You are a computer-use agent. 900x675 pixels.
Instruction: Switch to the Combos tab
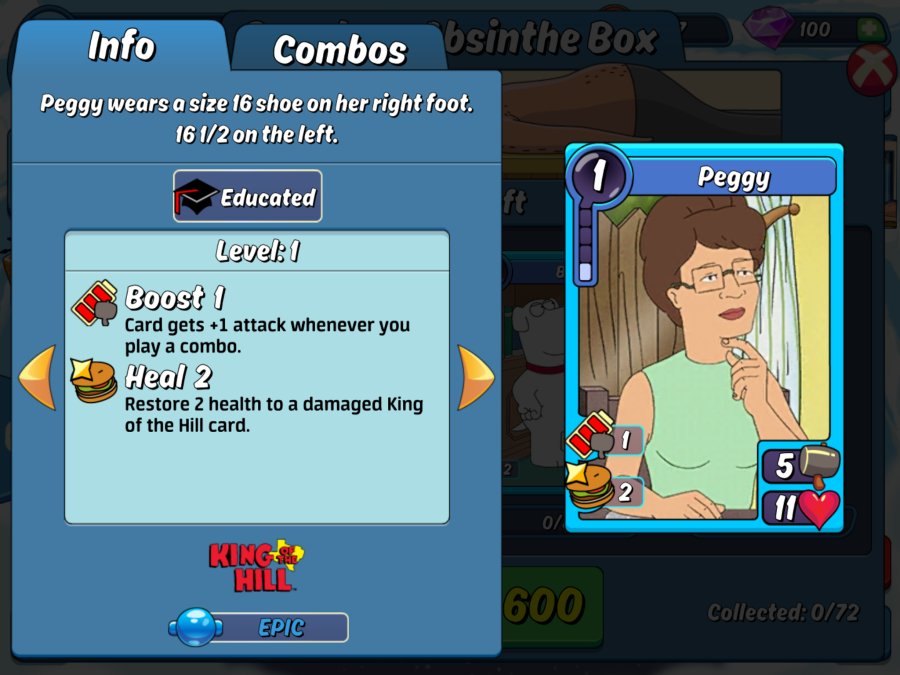tap(340, 49)
